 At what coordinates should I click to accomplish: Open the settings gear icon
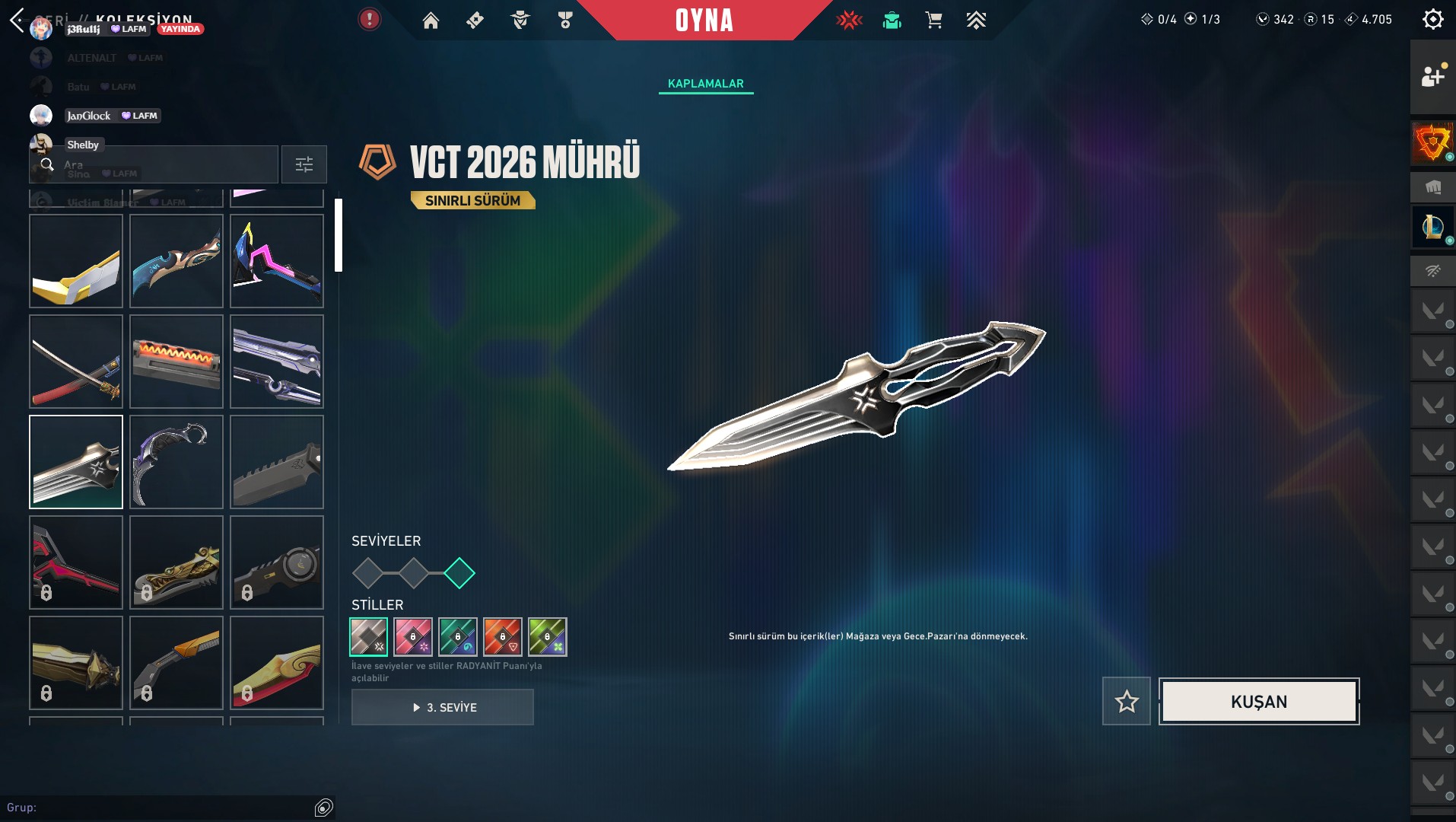[1432, 19]
